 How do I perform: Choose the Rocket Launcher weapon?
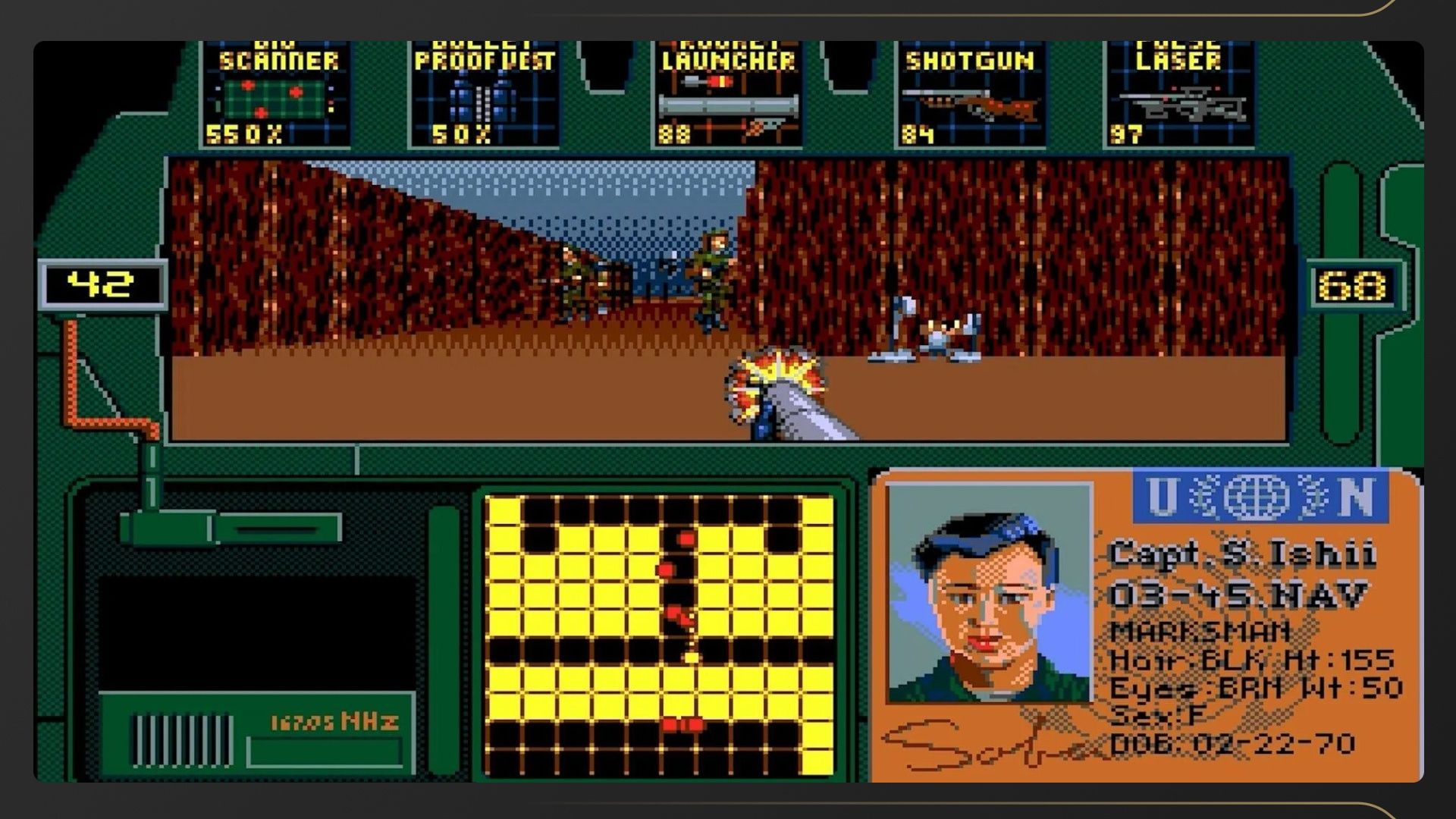[x=728, y=95]
